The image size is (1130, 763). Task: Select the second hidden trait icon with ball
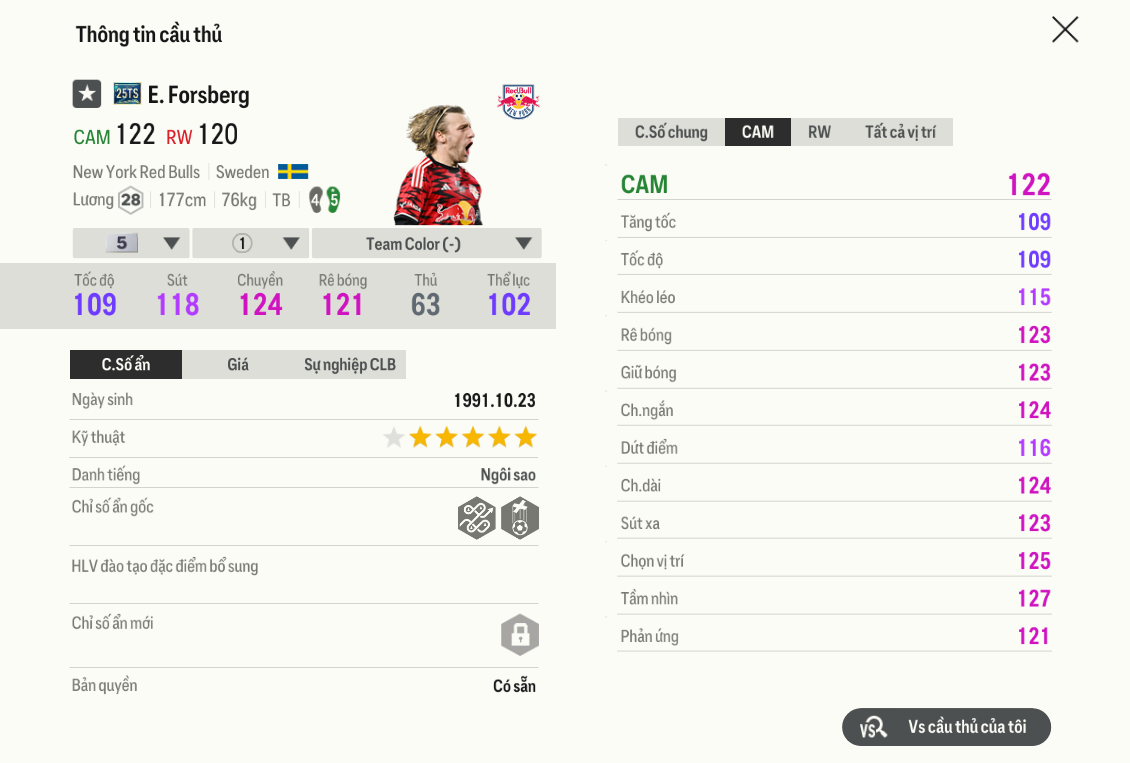tap(520, 518)
